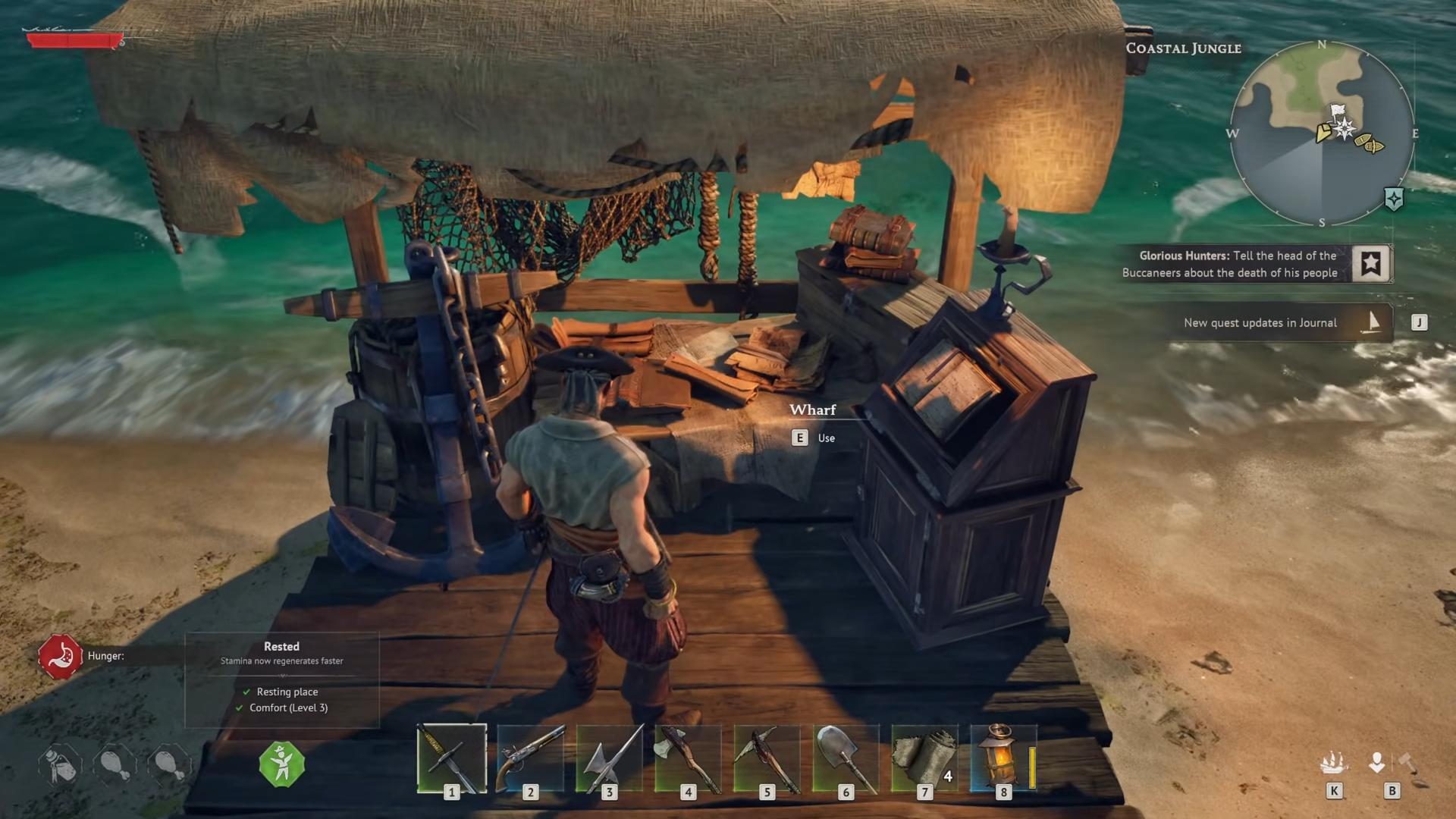Open the Coastal Jungle minimap
The image size is (1456, 819).
[1322, 133]
